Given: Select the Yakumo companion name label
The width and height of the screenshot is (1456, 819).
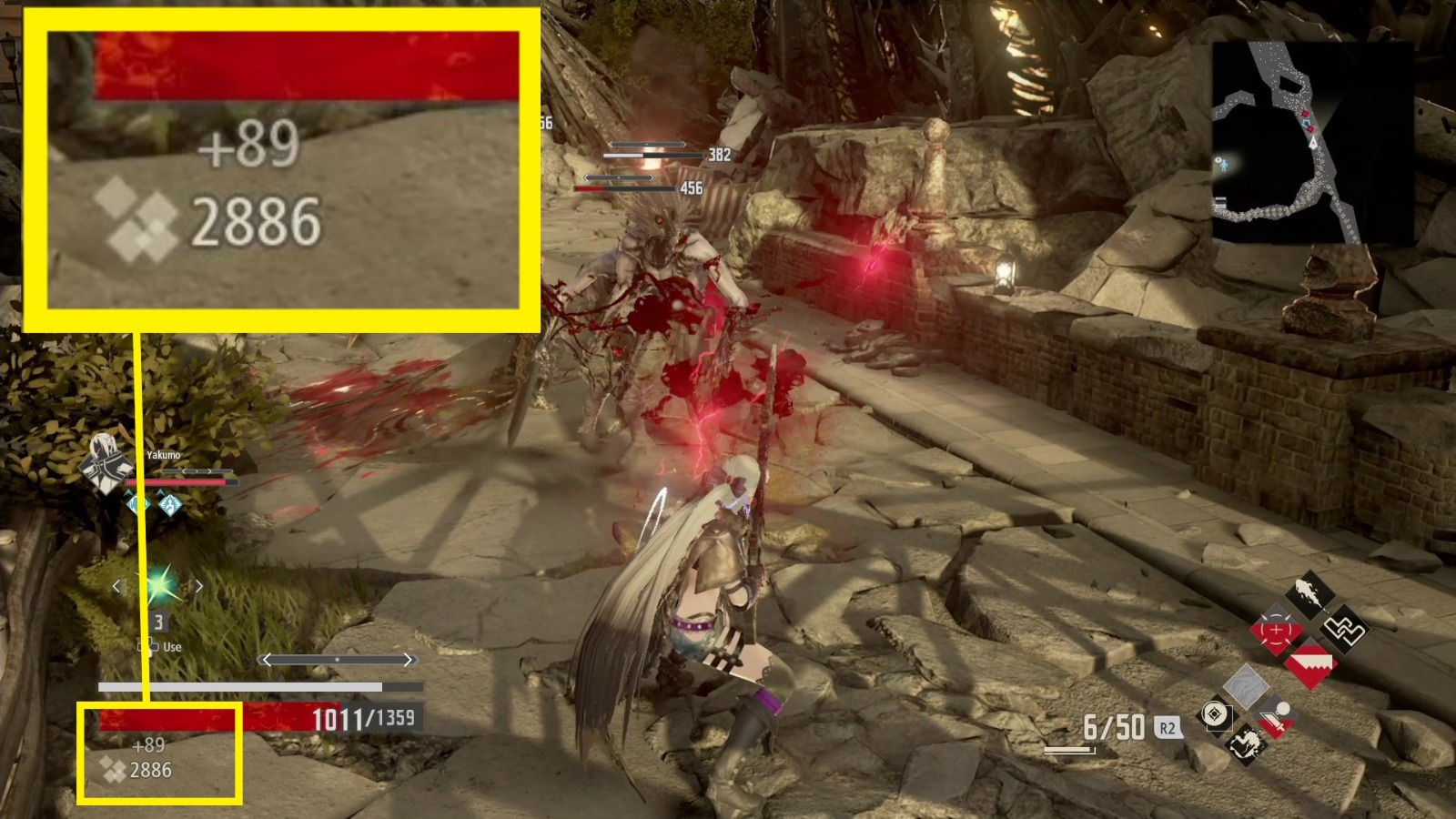Looking at the screenshot, I should 164,455.
